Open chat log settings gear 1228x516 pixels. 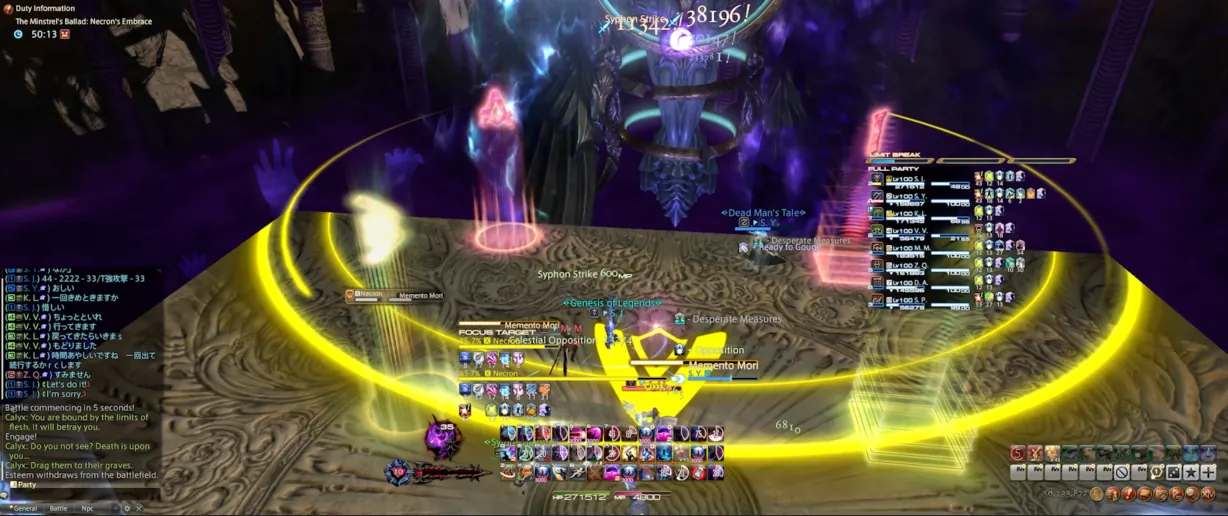(x=126, y=508)
